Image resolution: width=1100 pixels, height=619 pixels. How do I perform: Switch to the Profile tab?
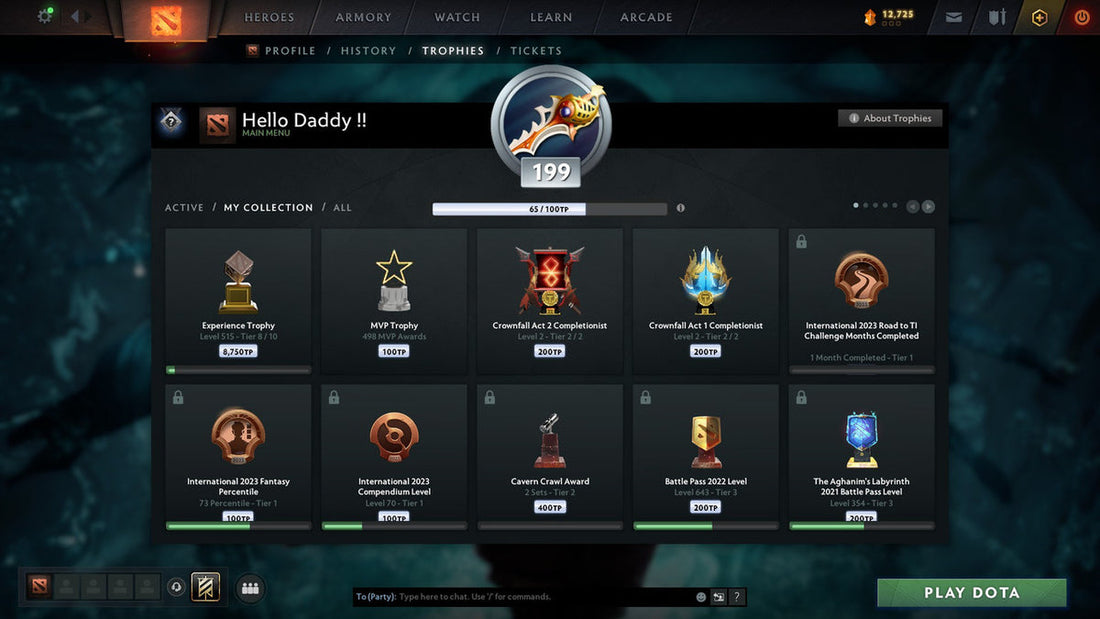coord(290,51)
